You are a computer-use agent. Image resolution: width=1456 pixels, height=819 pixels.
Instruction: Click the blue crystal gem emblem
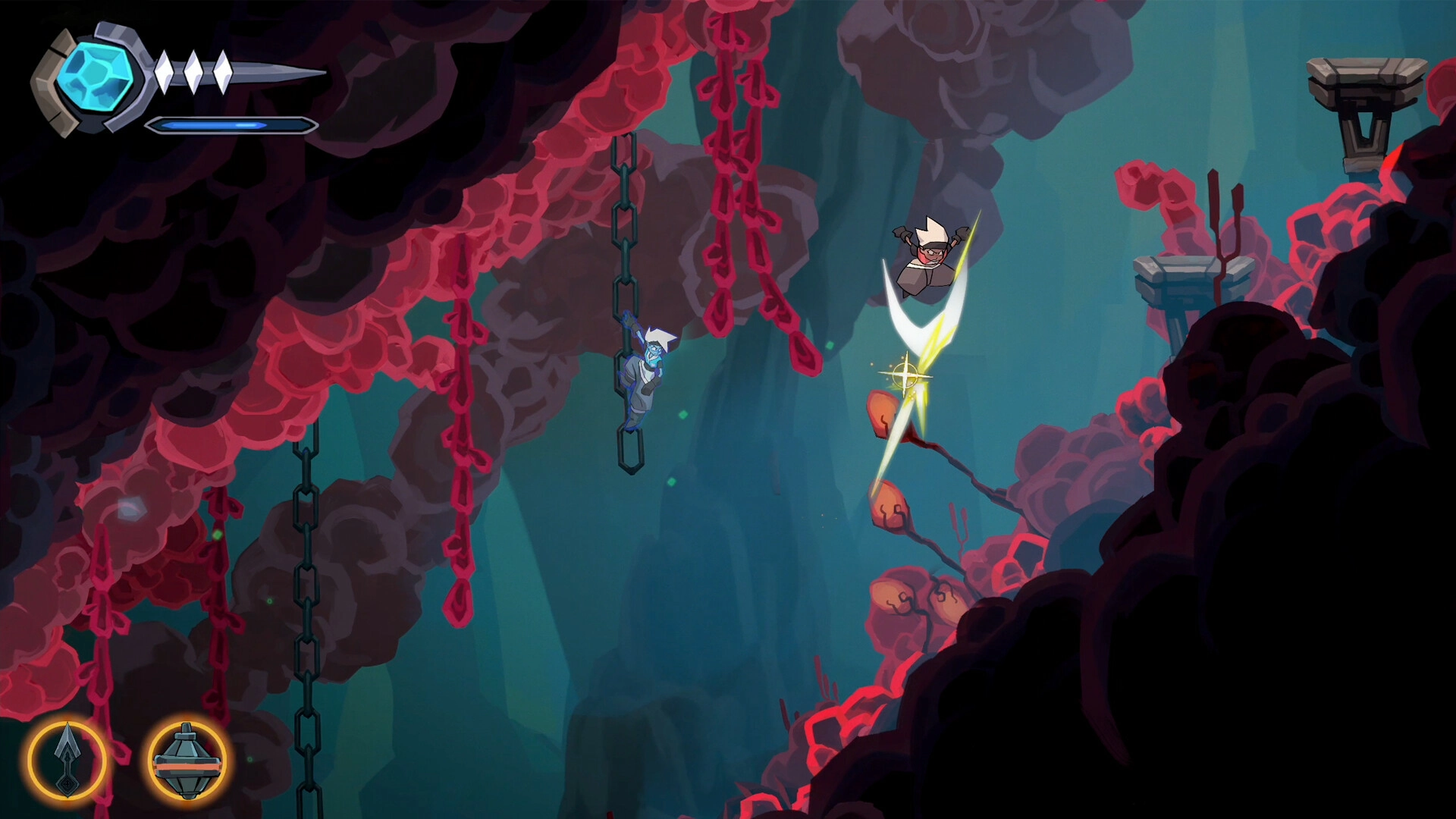point(96,75)
